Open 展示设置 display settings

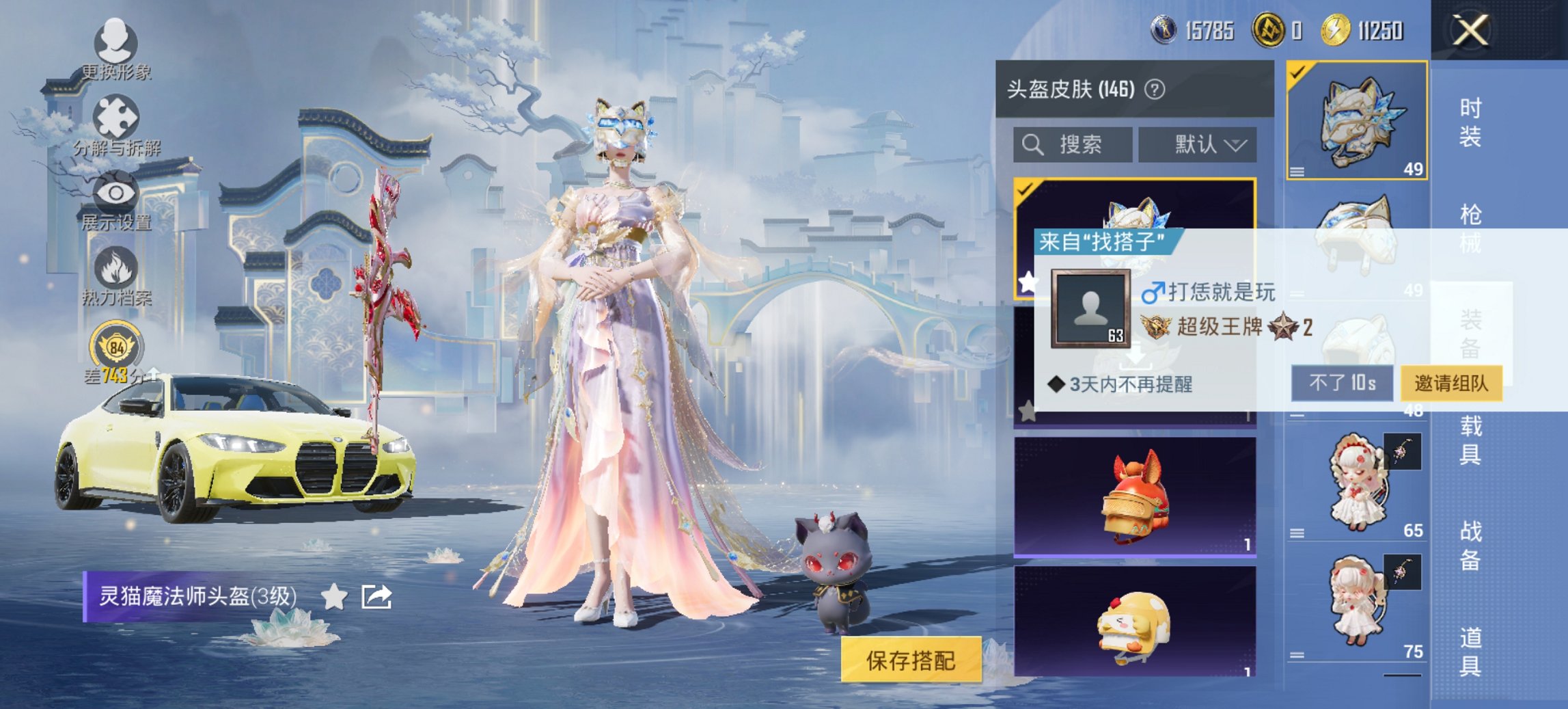(116, 195)
